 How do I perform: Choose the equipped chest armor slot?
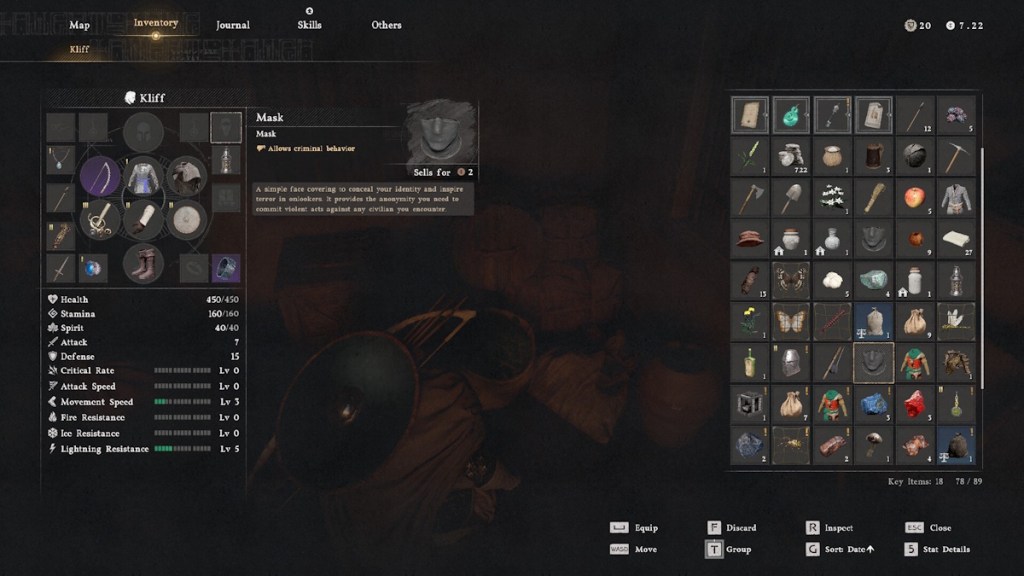[143, 177]
